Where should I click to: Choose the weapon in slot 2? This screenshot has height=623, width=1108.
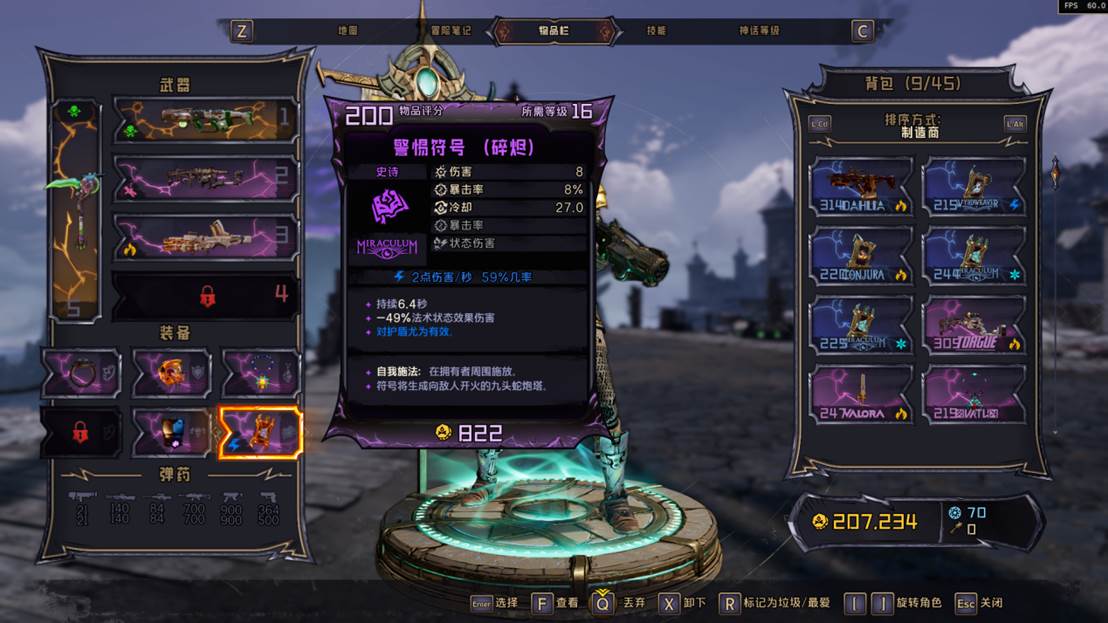(206, 179)
